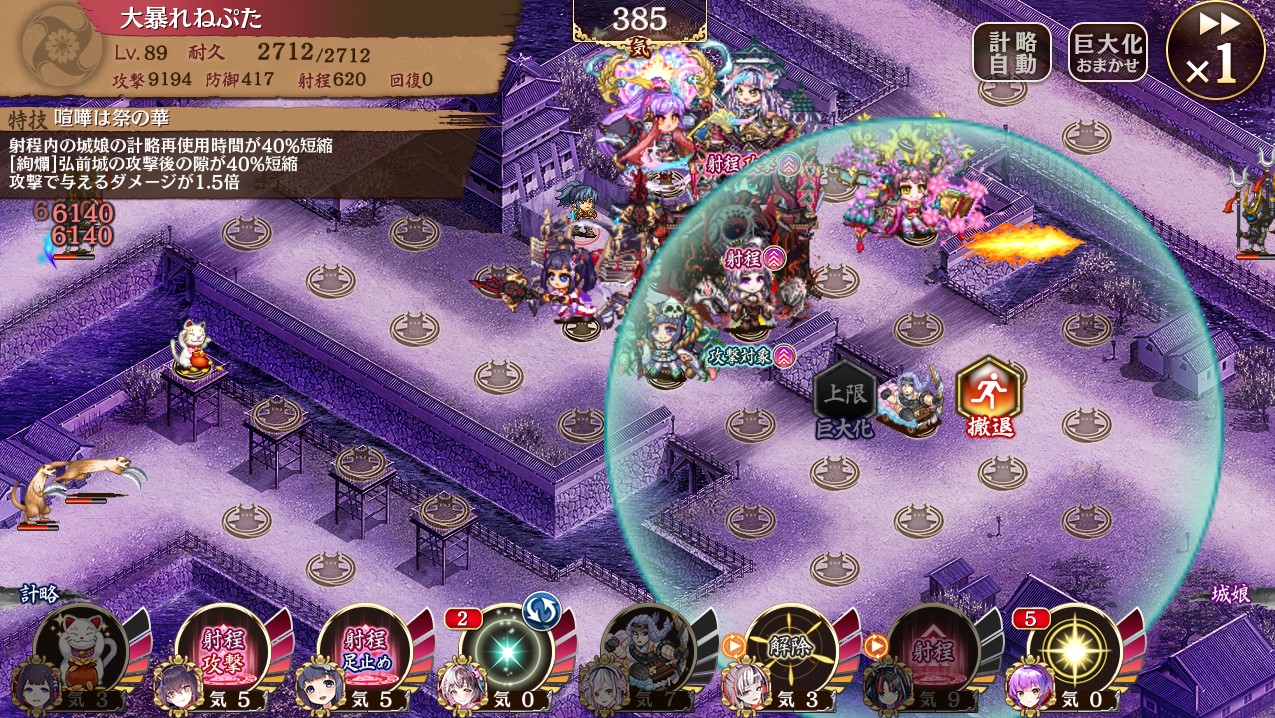This screenshot has width=1275, height=718.
Task: Activate the 解除 cancel stratagem
Action: pos(791,648)
